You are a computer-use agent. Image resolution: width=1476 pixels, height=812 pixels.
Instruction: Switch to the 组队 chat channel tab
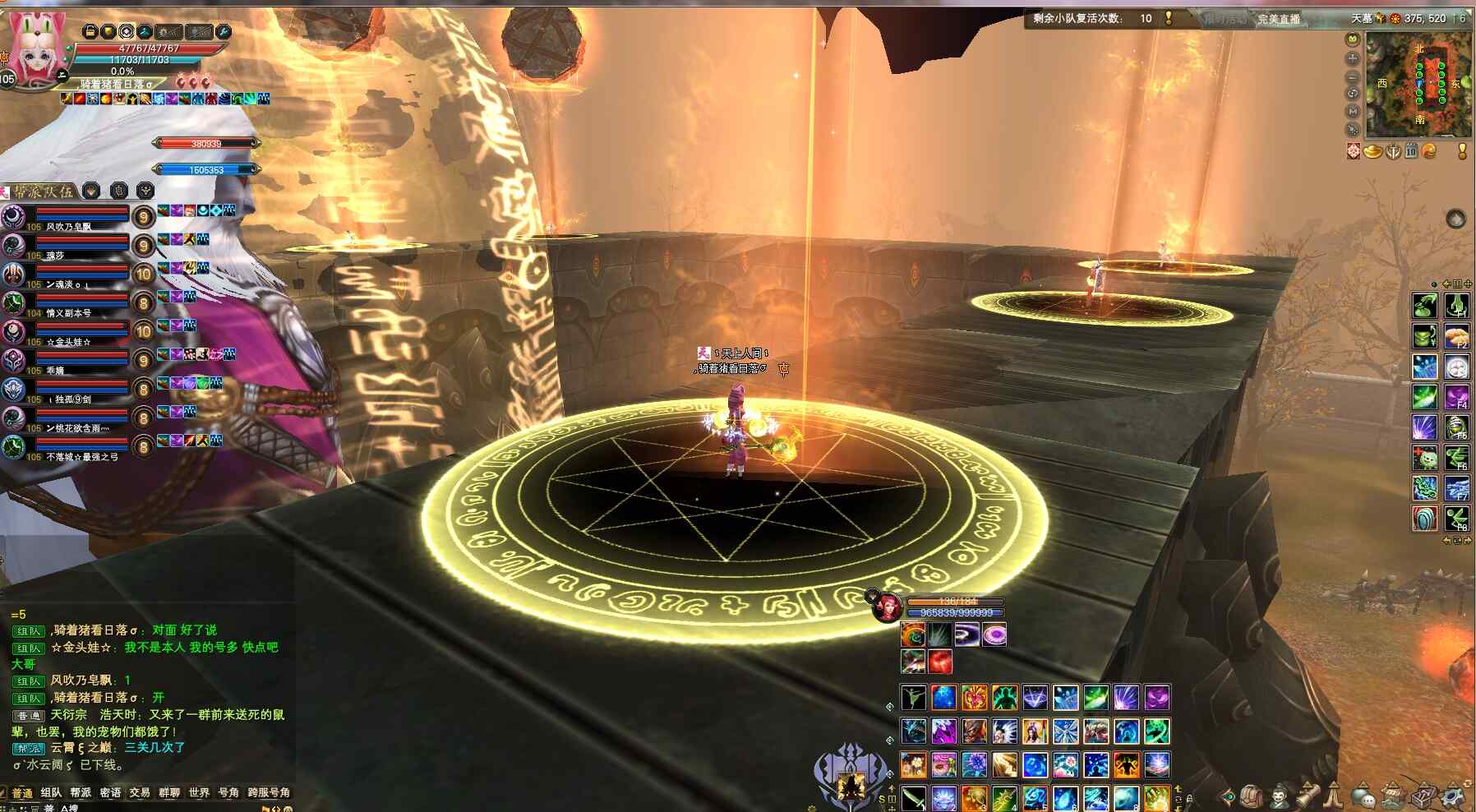pyautogui.click(x=51, y=793)
